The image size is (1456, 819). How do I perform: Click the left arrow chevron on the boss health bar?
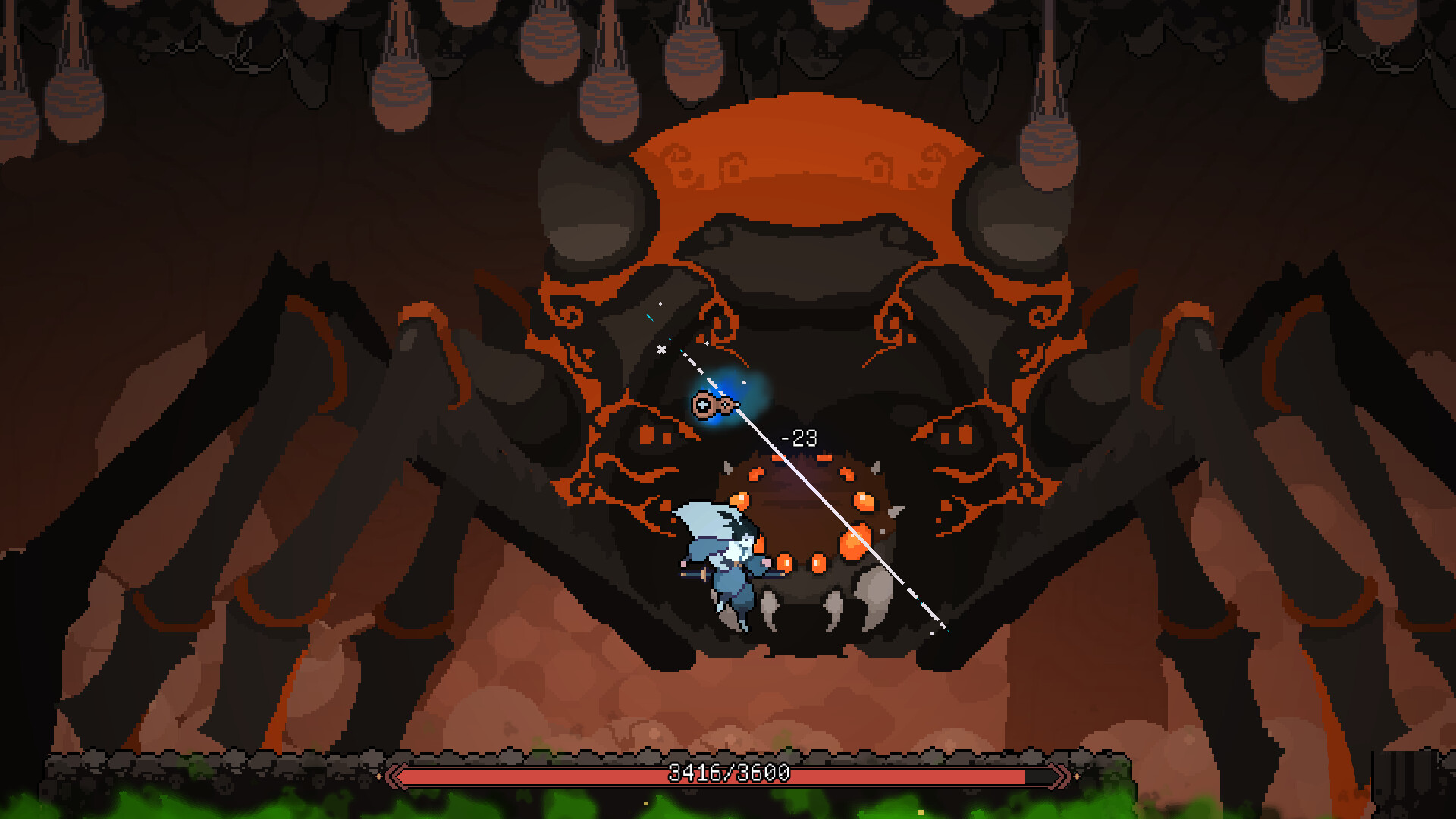394,775
